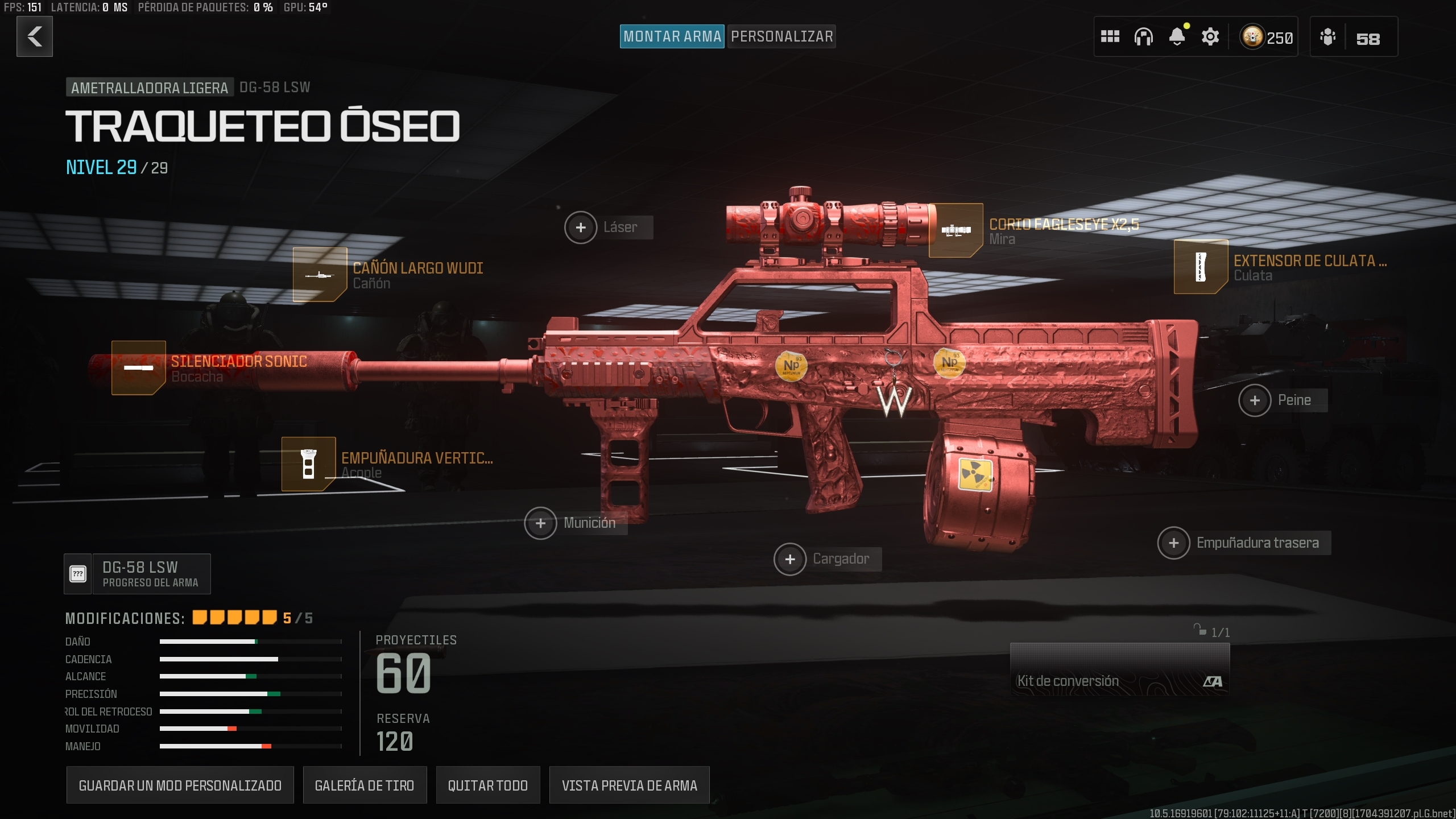1456x819 pixels.
Task: Open the Kit de conversión slot
Action: coord(1119,671)
